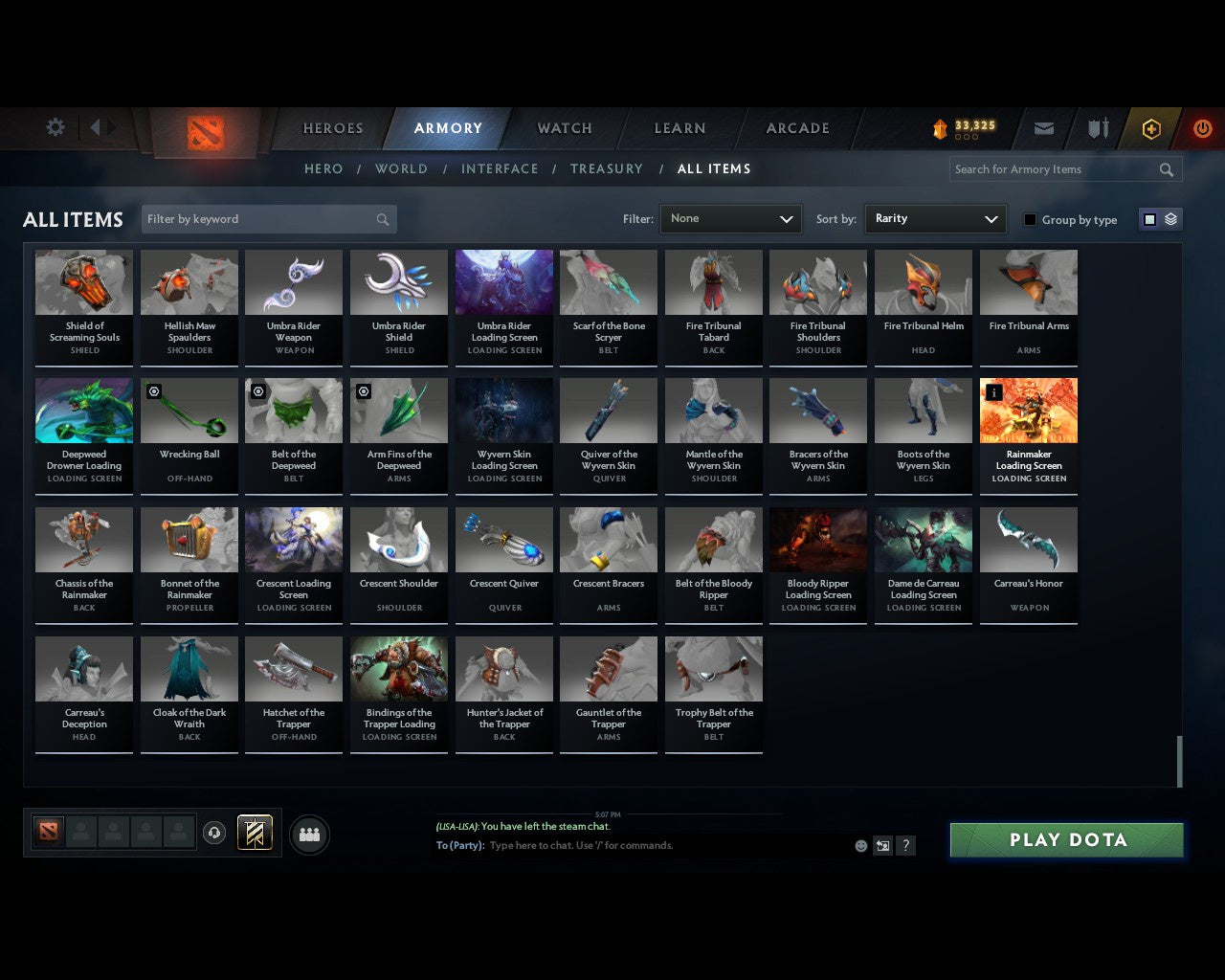Open voice chat headset icon near party slots

214,834
